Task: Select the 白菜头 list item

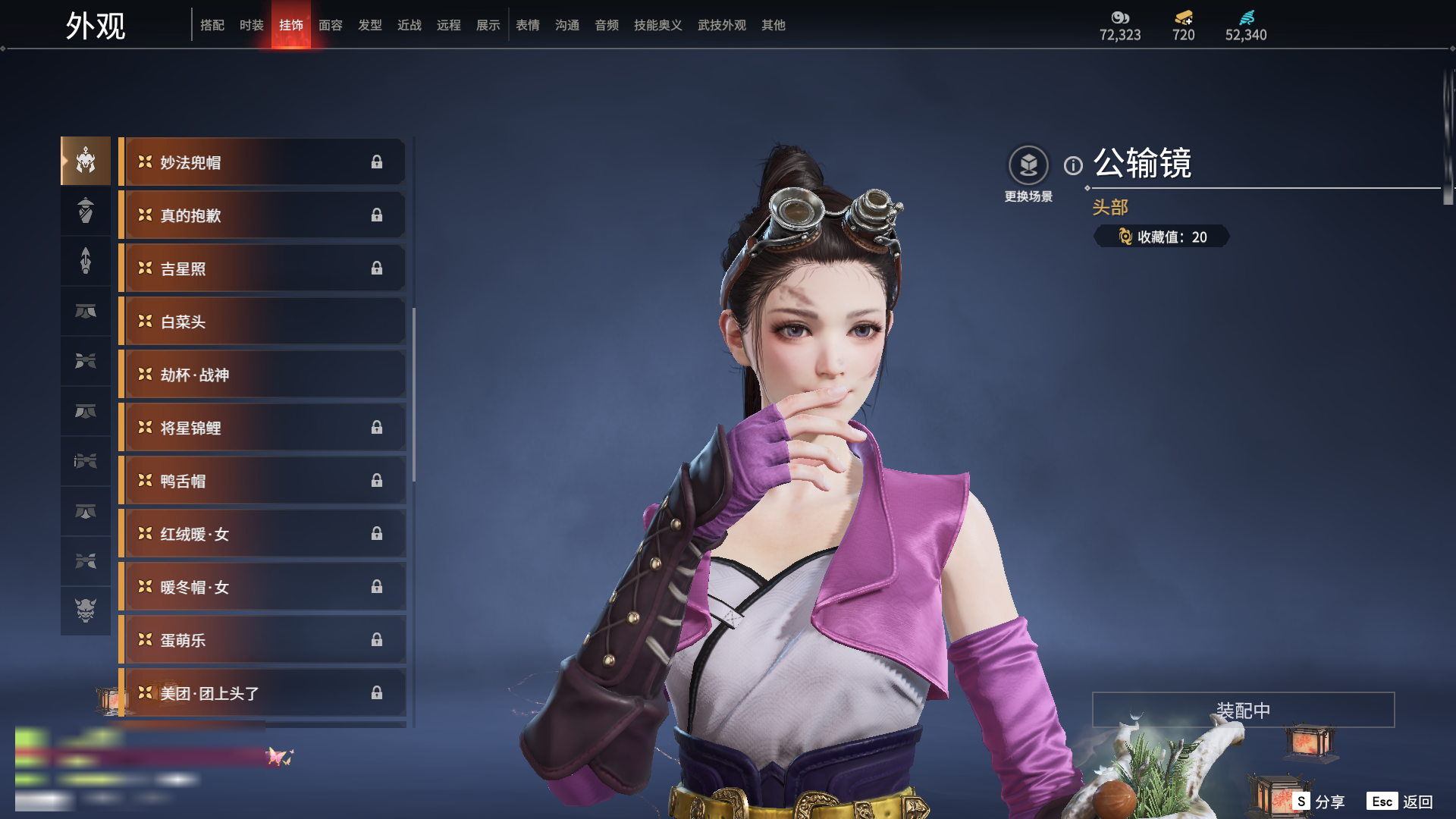Action: tap(262, 322)
